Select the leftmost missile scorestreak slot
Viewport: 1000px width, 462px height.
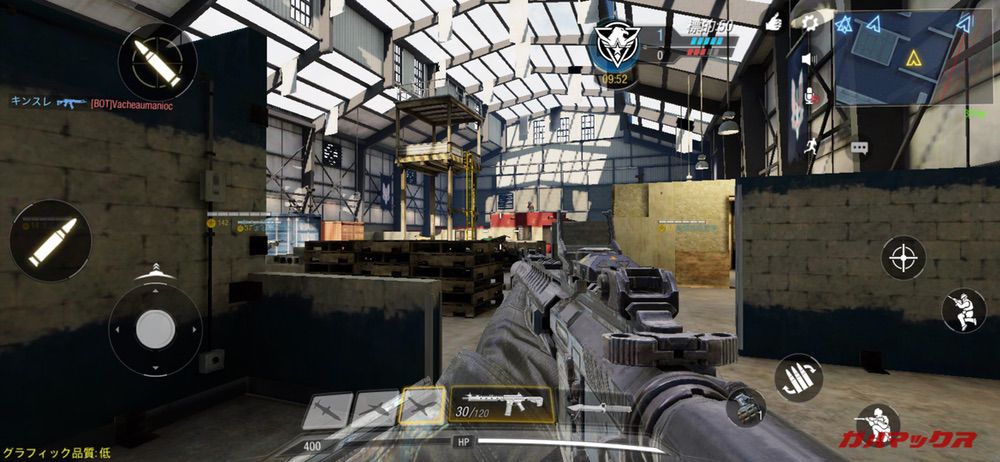(327, 410)
